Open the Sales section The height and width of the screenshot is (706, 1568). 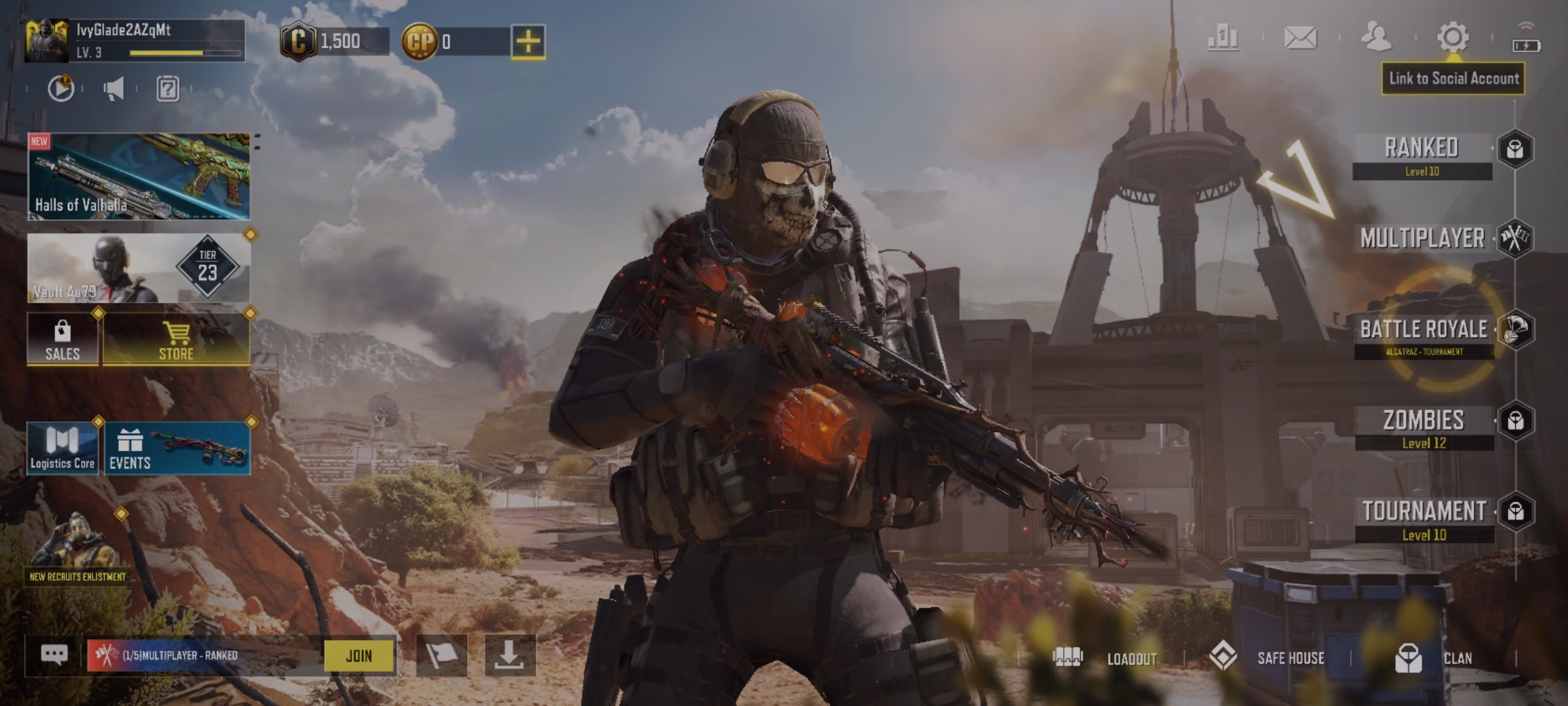click(x=63, y=339)
